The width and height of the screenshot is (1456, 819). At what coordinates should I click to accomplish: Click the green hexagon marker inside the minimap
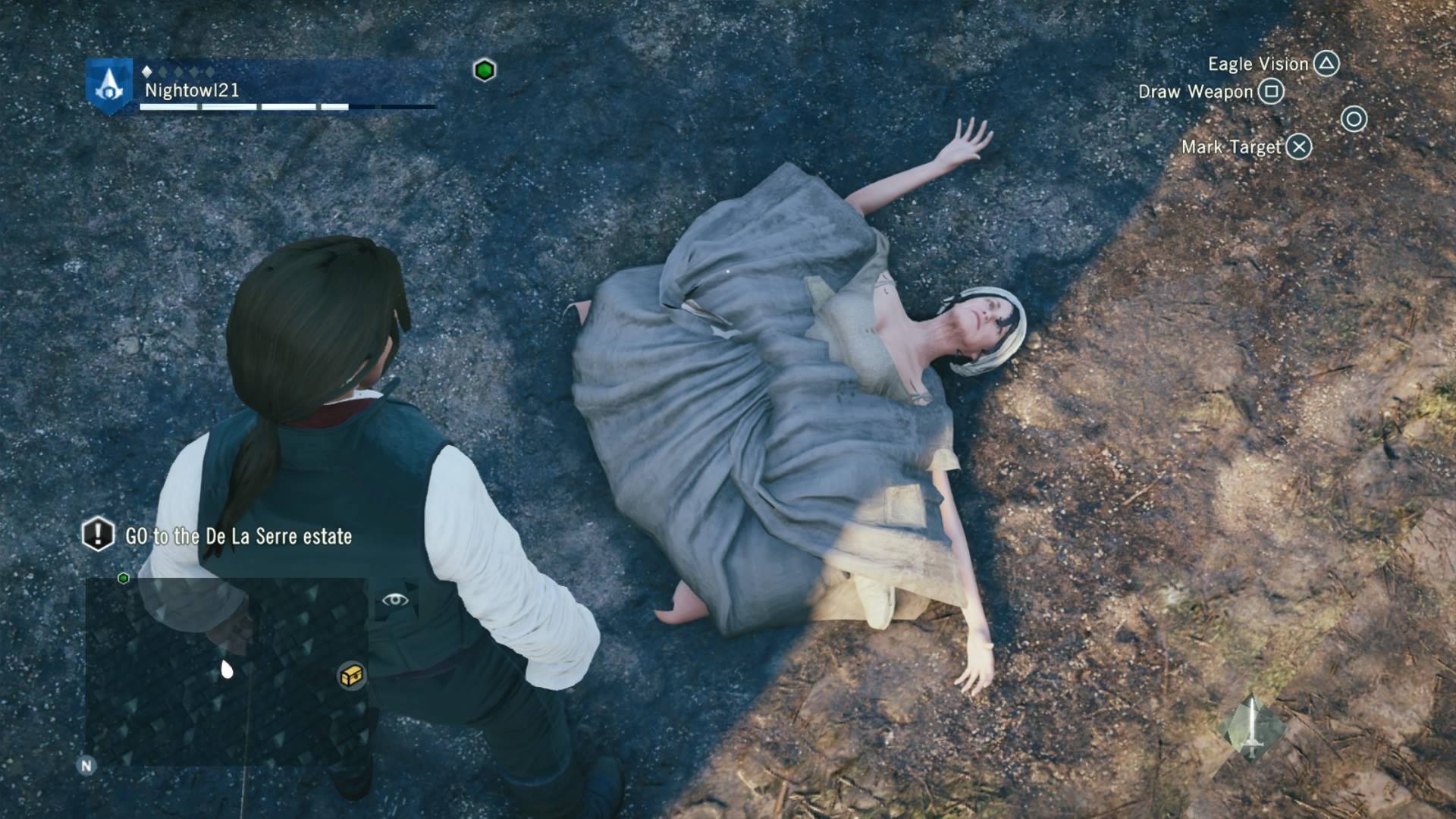click(x=124, y=577)
